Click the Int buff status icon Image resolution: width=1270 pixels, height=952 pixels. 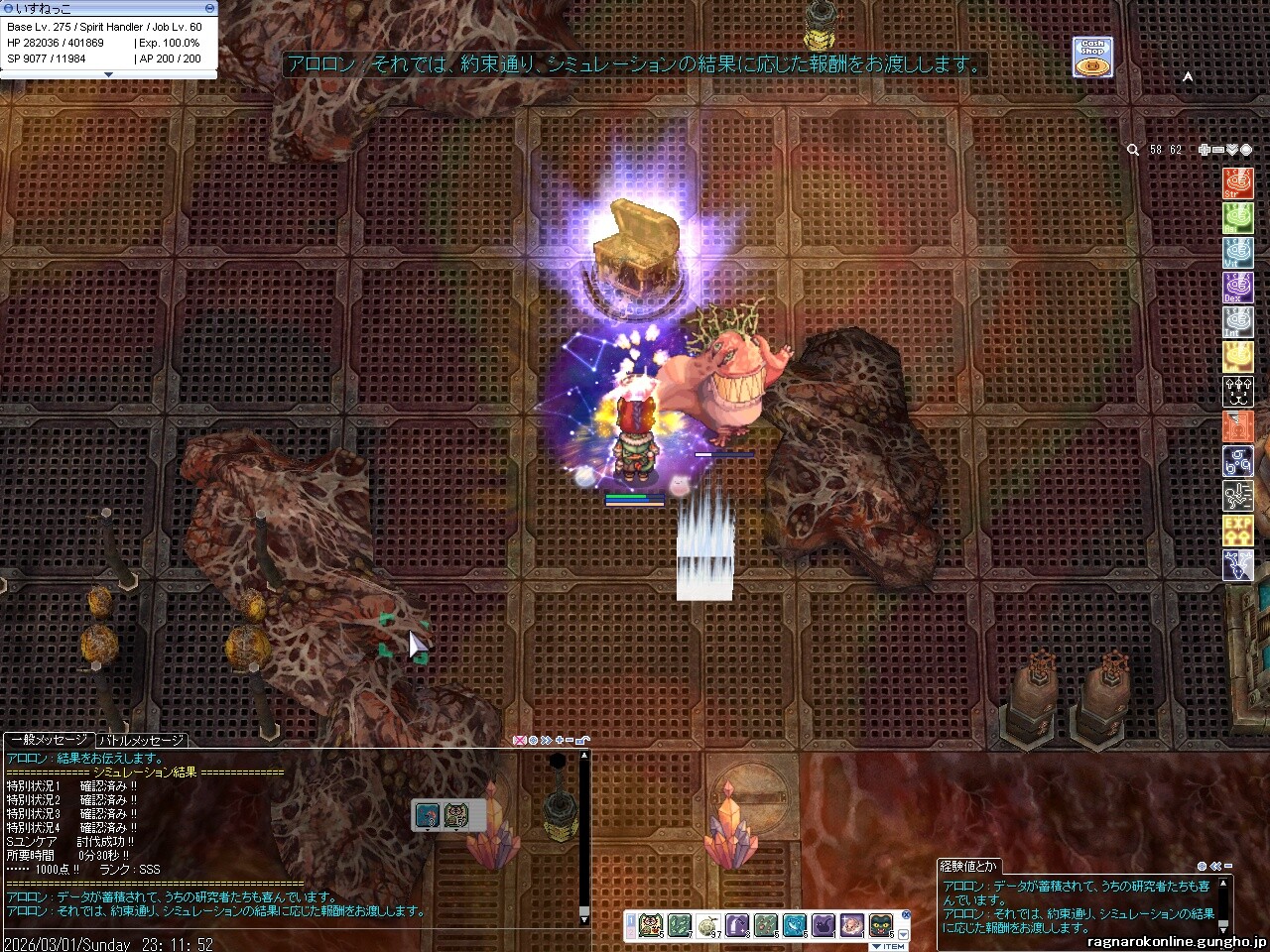click(x=1237, y=322)
